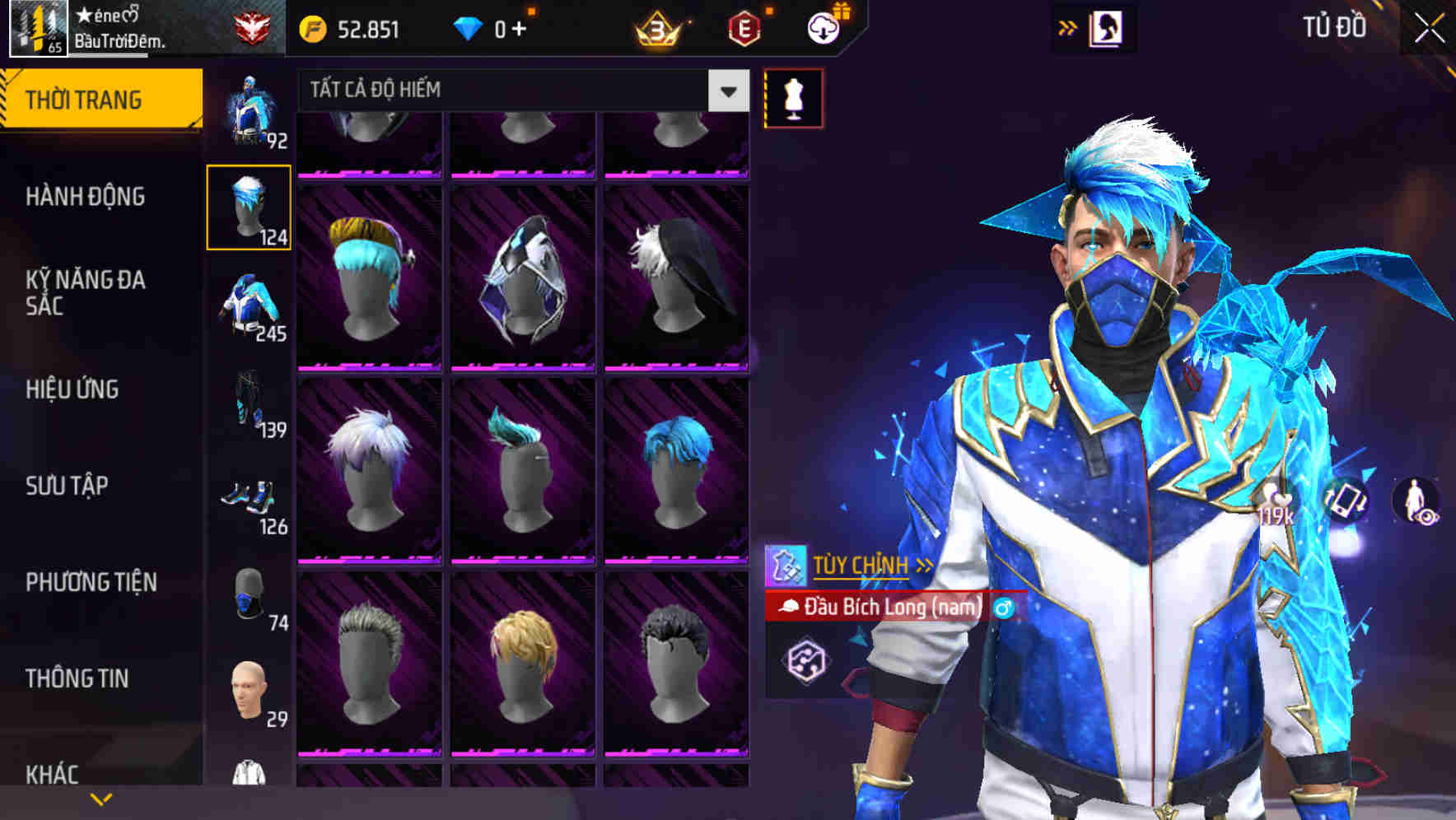Screen dimensions: 1456x820
Task: Open PHƯƠNG TIỆN from the sidebar
Action: pos(93,582)
